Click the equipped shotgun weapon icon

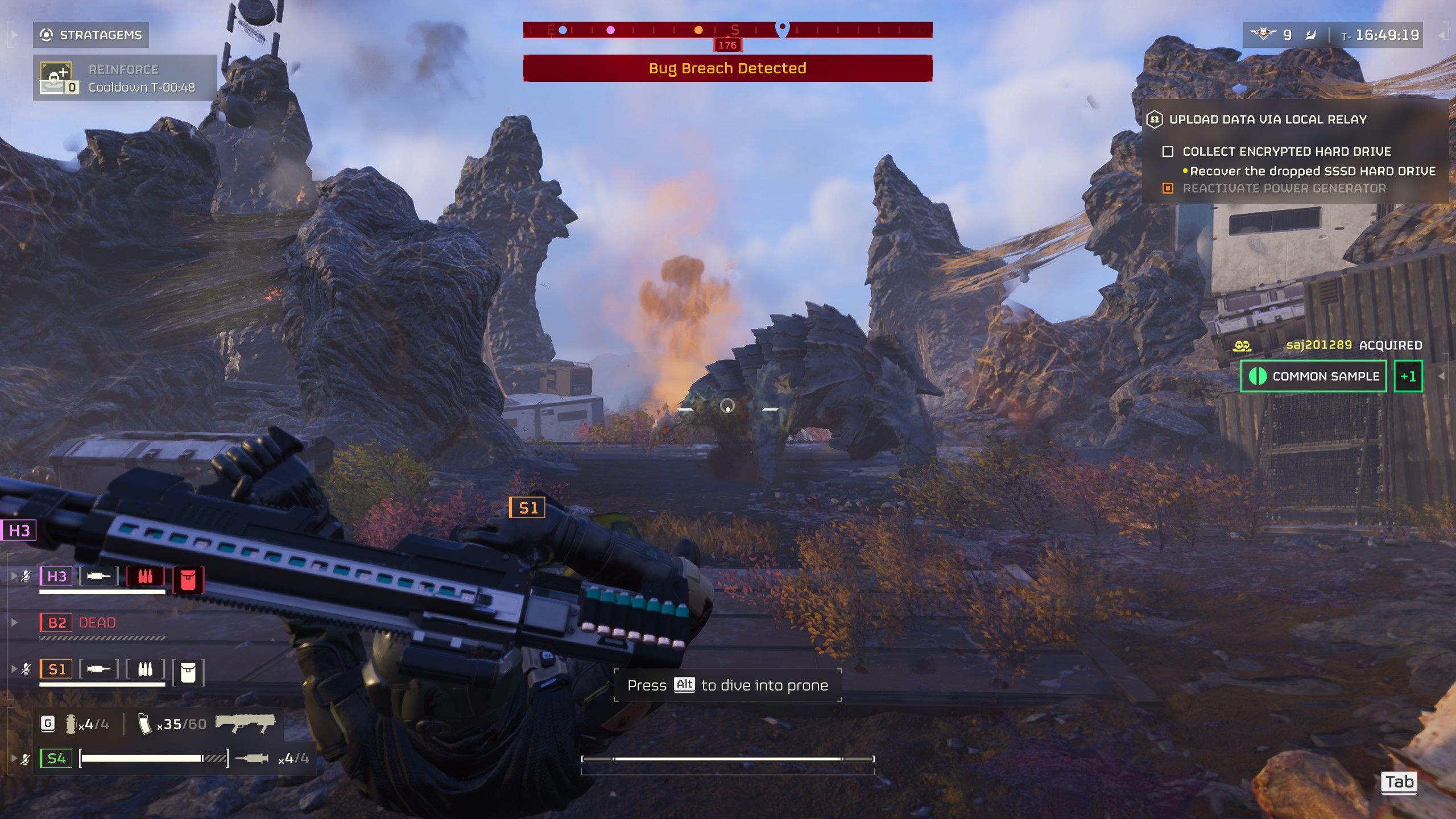(x=245, y=723)
